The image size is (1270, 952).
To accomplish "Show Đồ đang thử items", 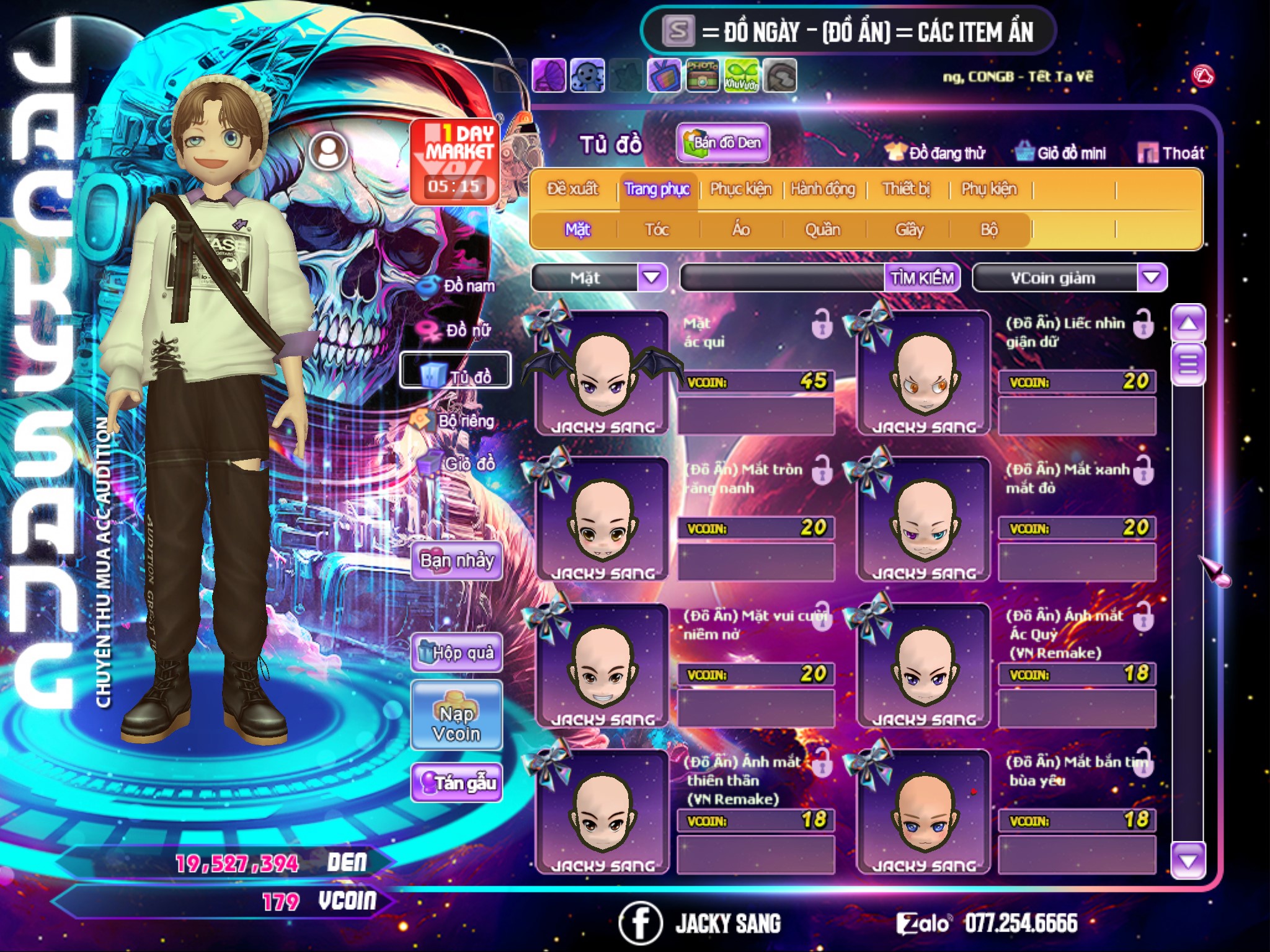I will 936,153.
